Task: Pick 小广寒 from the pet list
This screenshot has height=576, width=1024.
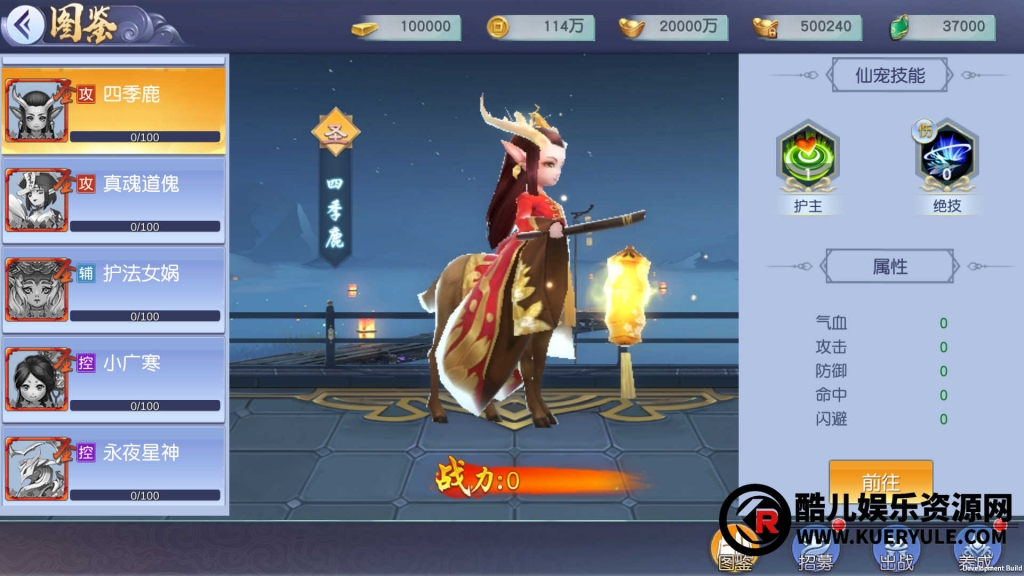Action: point(113,379)
